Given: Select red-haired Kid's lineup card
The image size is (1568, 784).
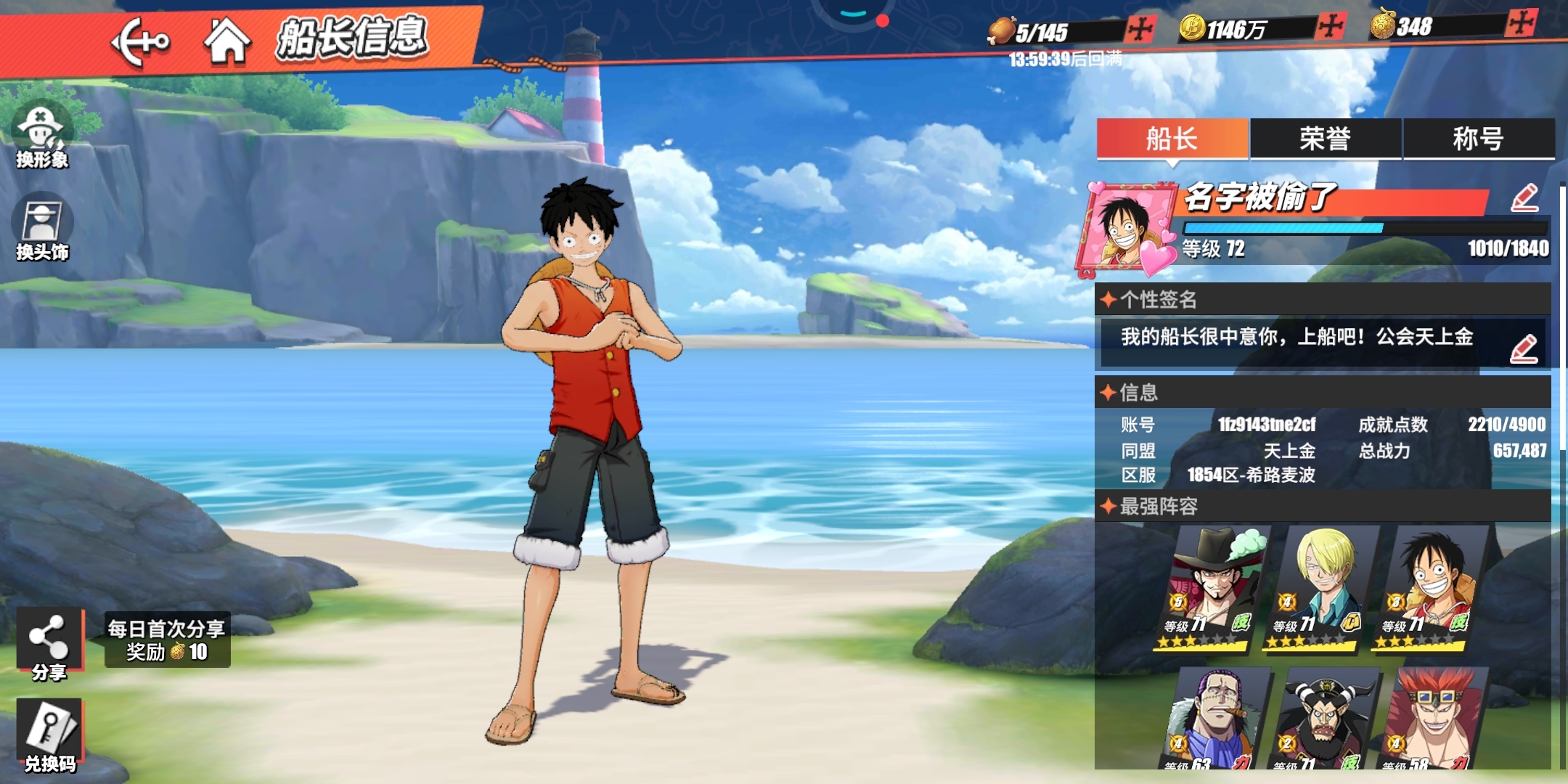Looking at the screenshot, I should [x=1432, y=720].
